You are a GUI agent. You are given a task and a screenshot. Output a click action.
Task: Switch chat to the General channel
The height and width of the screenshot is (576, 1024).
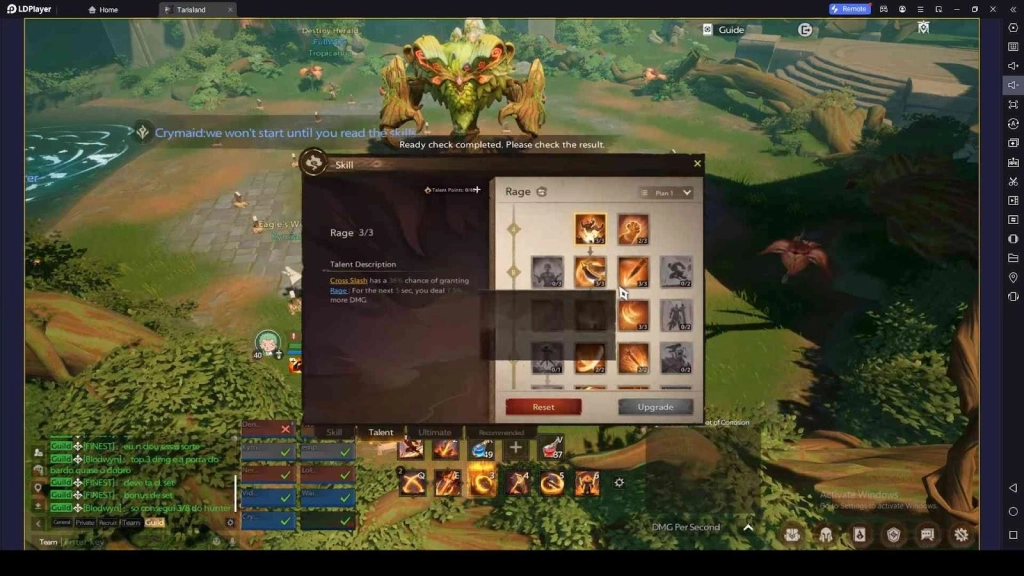[x=62, y=522]
